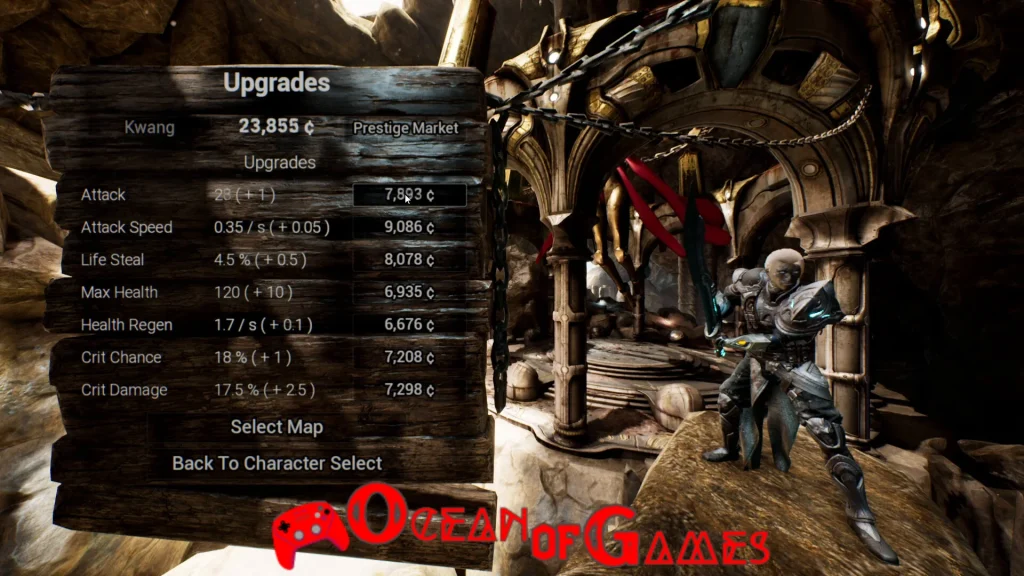
Task: Buy the Life Steal upgrade
Action: coord(410,260)
